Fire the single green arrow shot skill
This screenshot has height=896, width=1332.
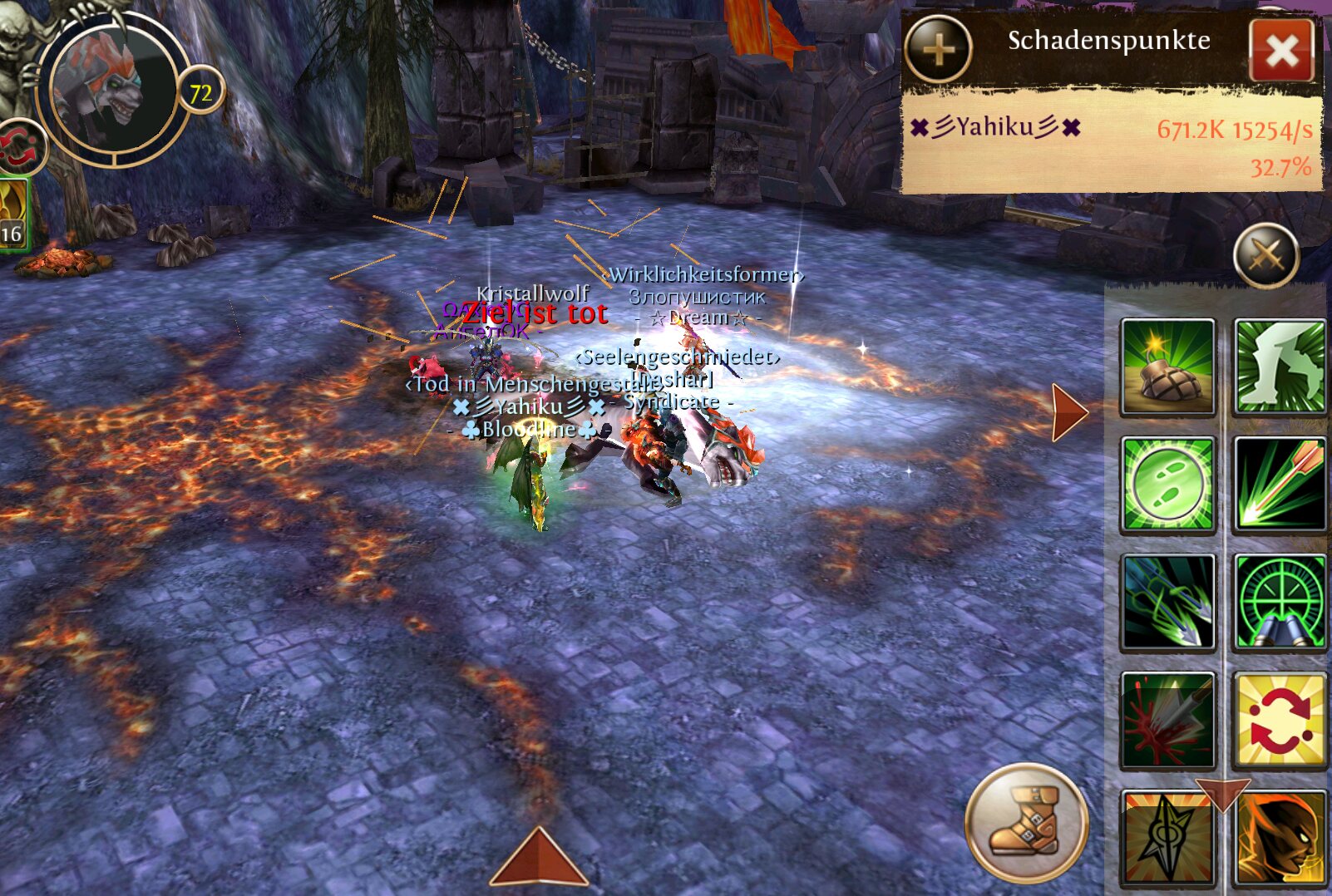point(1280,485)
